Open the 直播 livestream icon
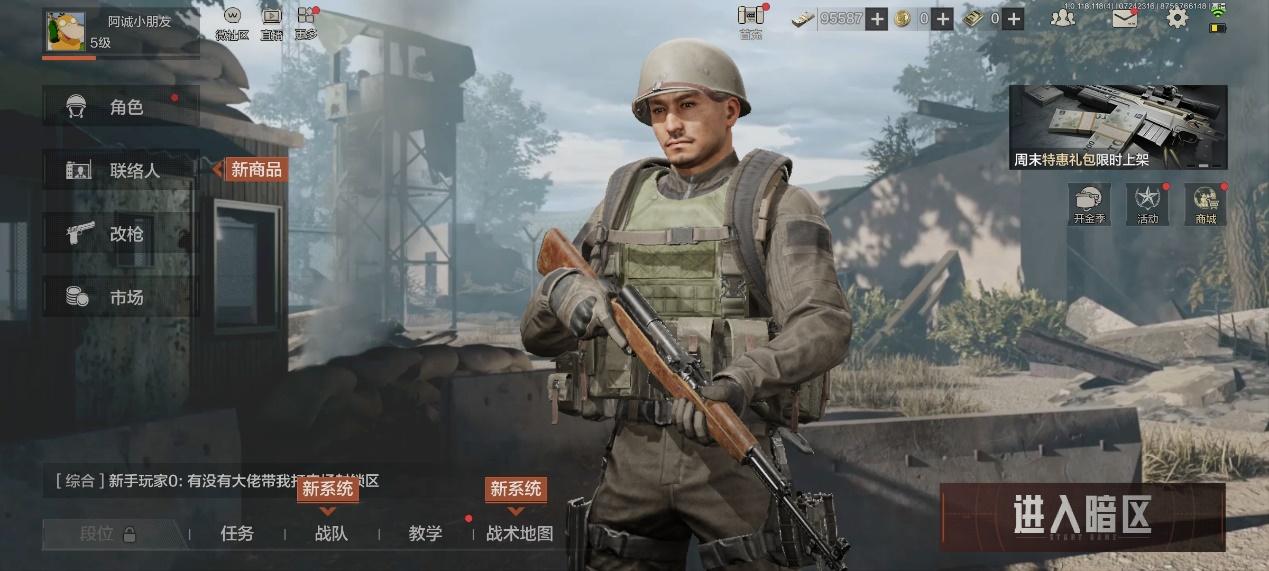 click(271, 22)
